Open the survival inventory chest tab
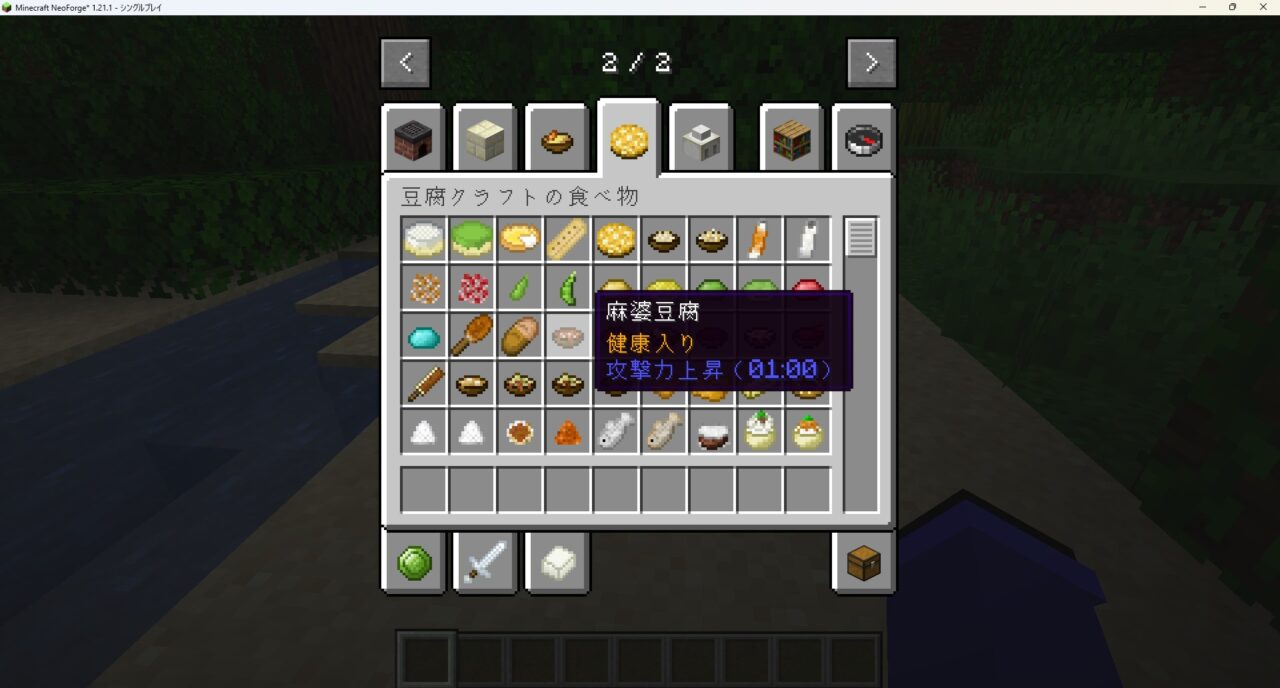The image size is (1280, 688). pyautogui.click(x=863, y=564)
